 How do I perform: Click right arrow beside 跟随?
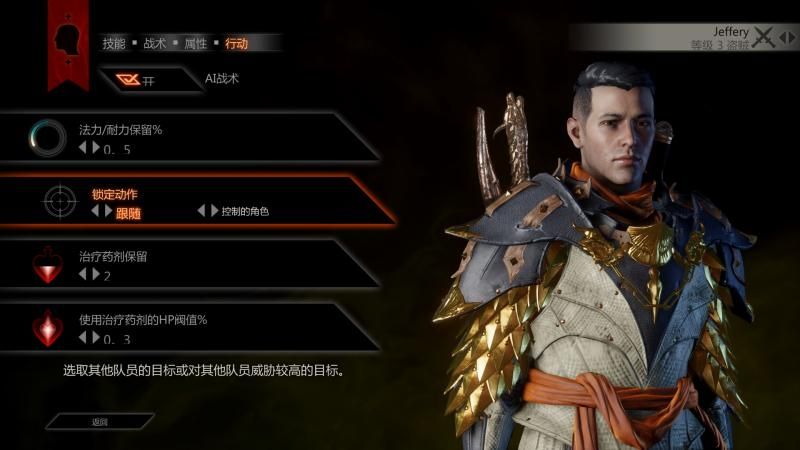(x=108, y=211)
